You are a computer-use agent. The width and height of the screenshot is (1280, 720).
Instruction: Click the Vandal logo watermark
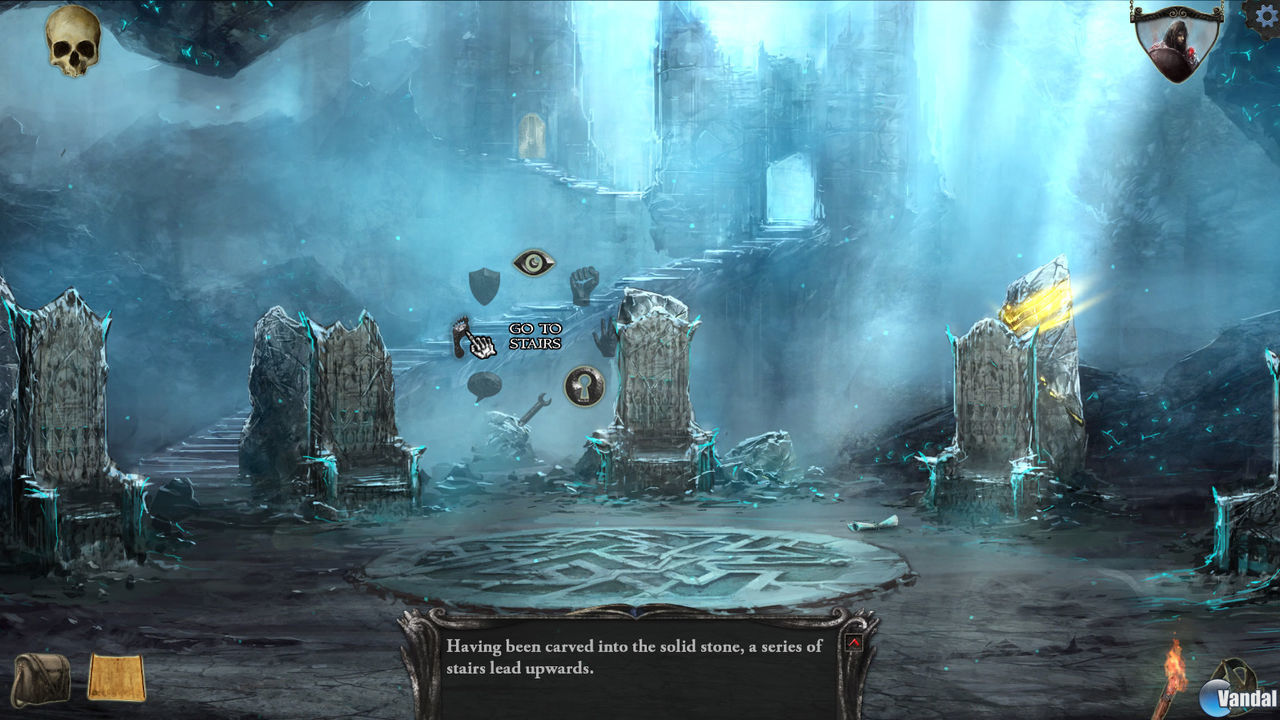click(x=1230, y=695)
